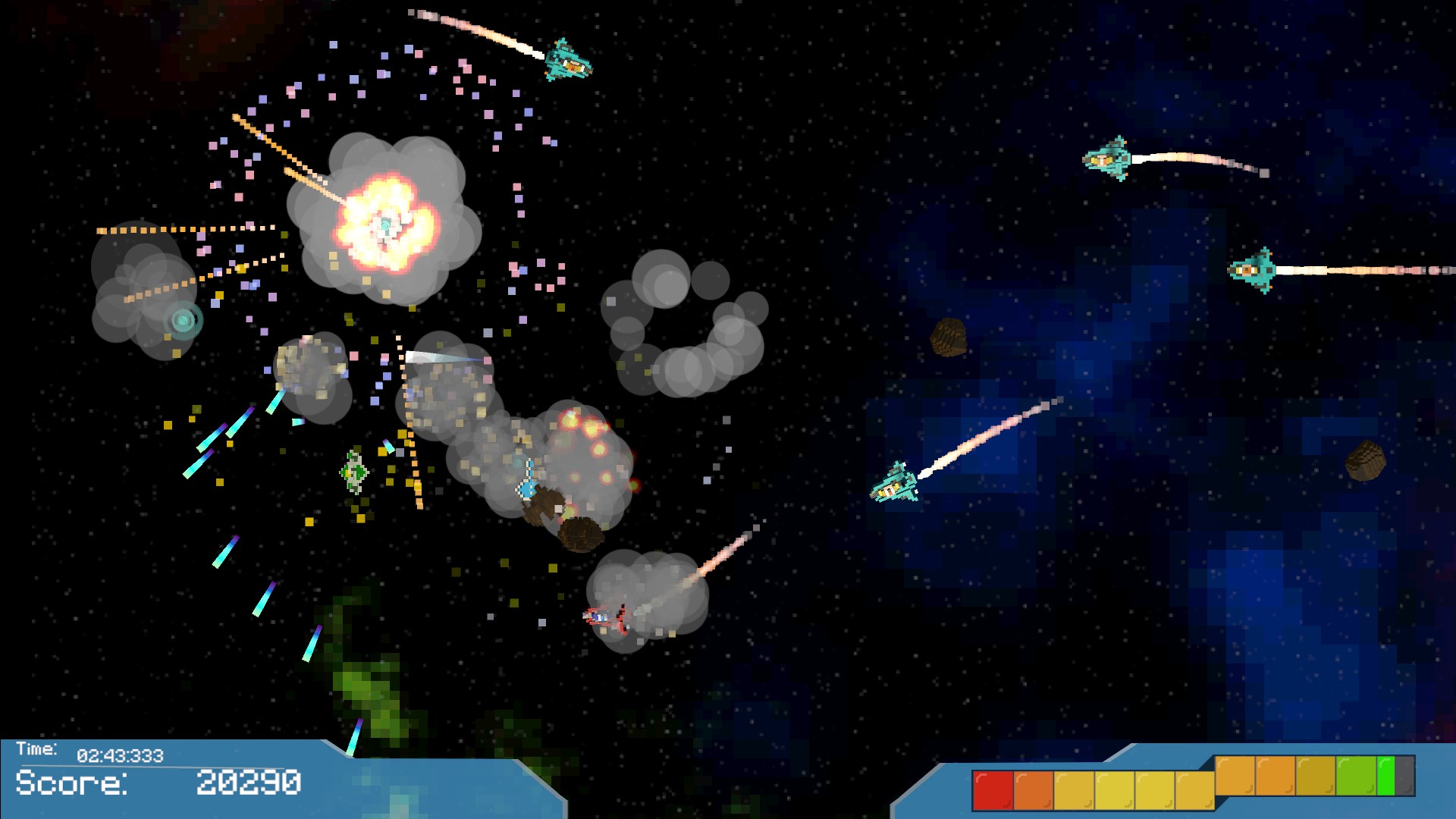The height and width of the screenshot is (819, 1456).
Task: Click the score value 20290
Action: coord(248,782)
